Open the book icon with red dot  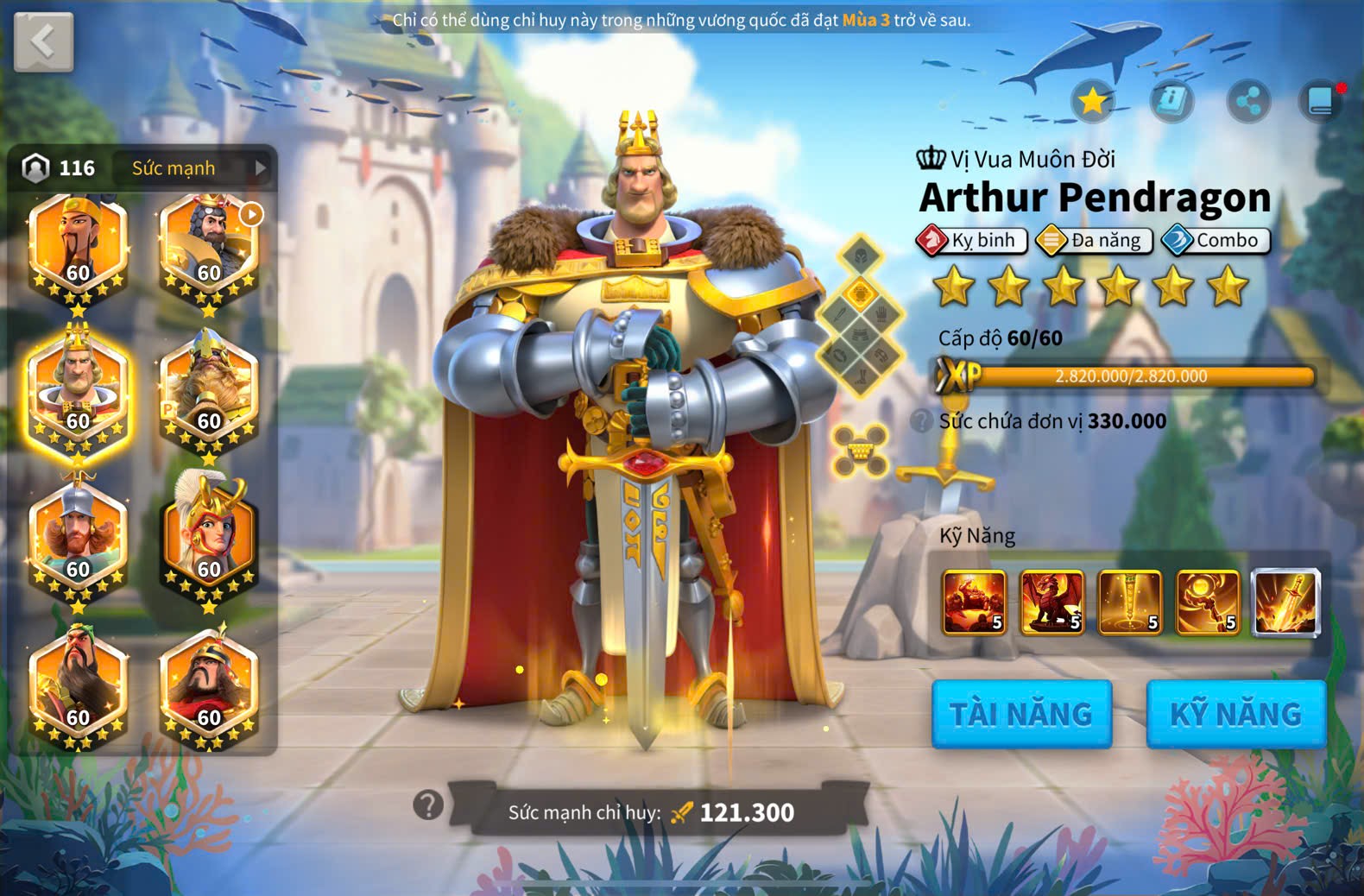tap(1321, 101)
